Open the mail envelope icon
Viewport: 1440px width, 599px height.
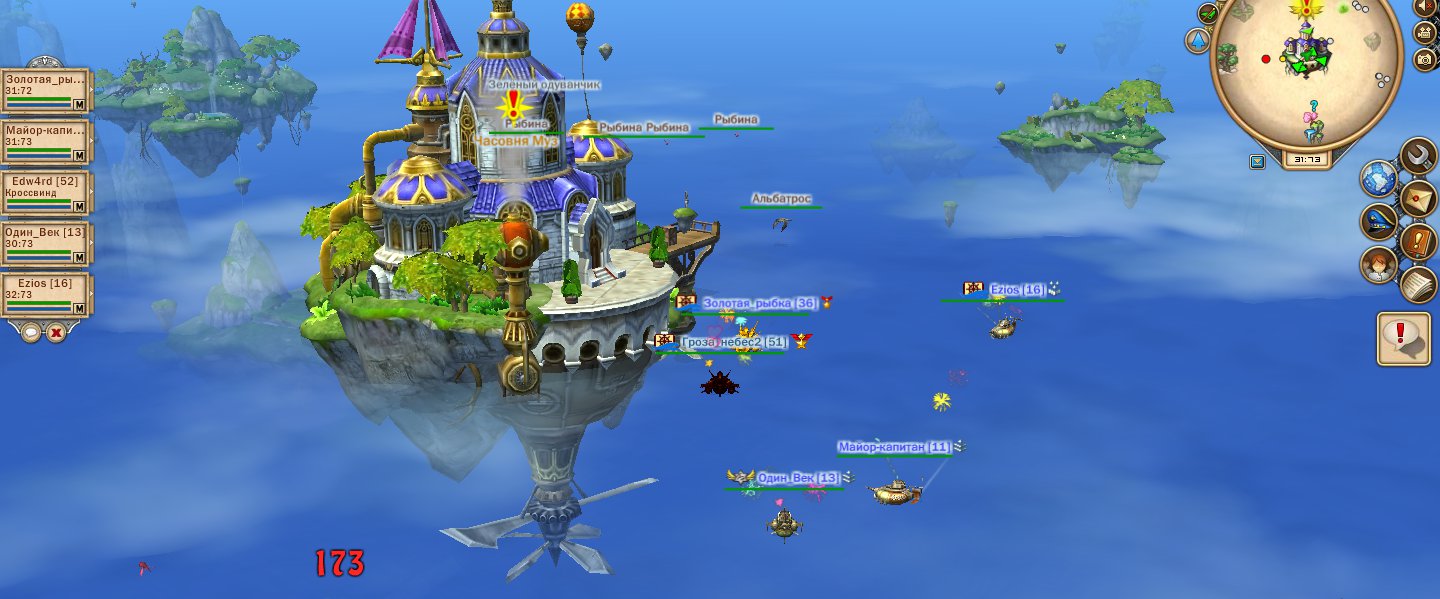tap(1418, 198)
